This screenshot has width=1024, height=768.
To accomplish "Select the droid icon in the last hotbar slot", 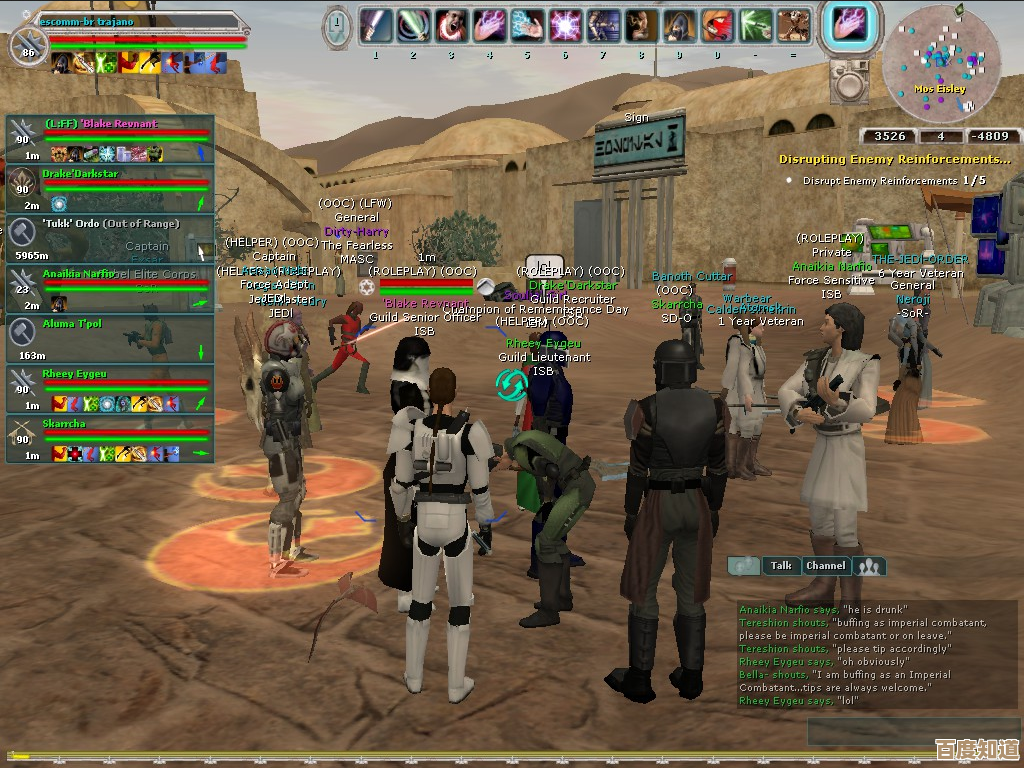I will 793,24.
